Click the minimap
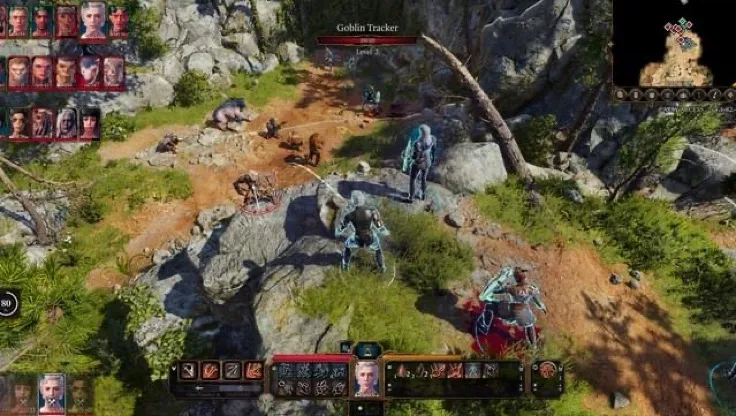The image size is (736, 416). pyautogui.click(x=675, y=44)
